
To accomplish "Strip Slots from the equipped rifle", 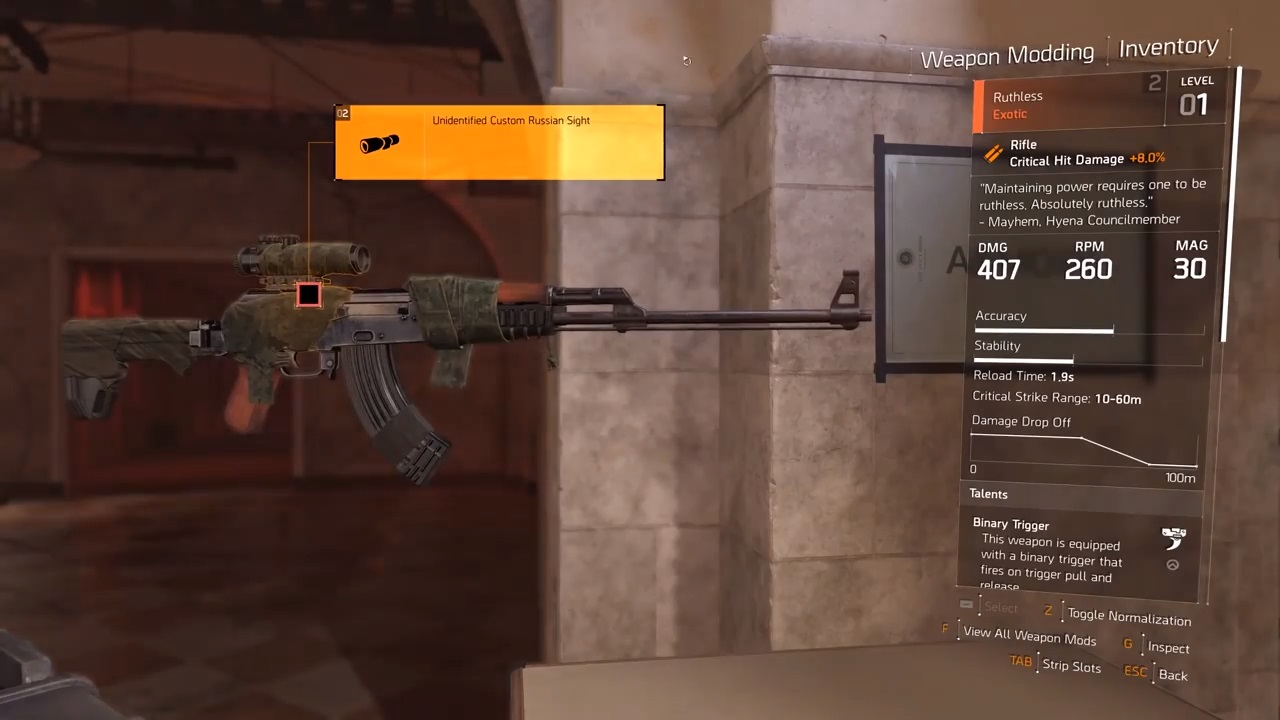I will pyautogui.click(x=1071, y=666).
